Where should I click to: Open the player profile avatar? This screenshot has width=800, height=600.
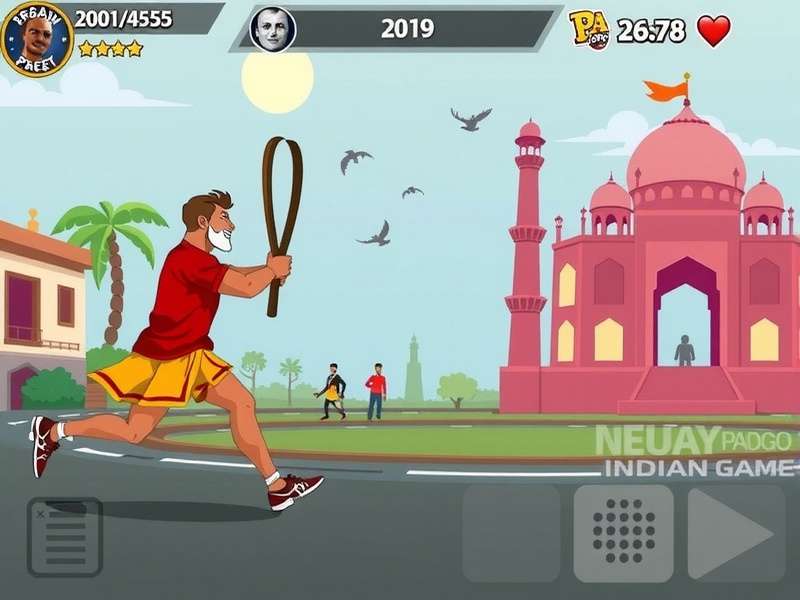pyautogui.click(x=37, y=40)
